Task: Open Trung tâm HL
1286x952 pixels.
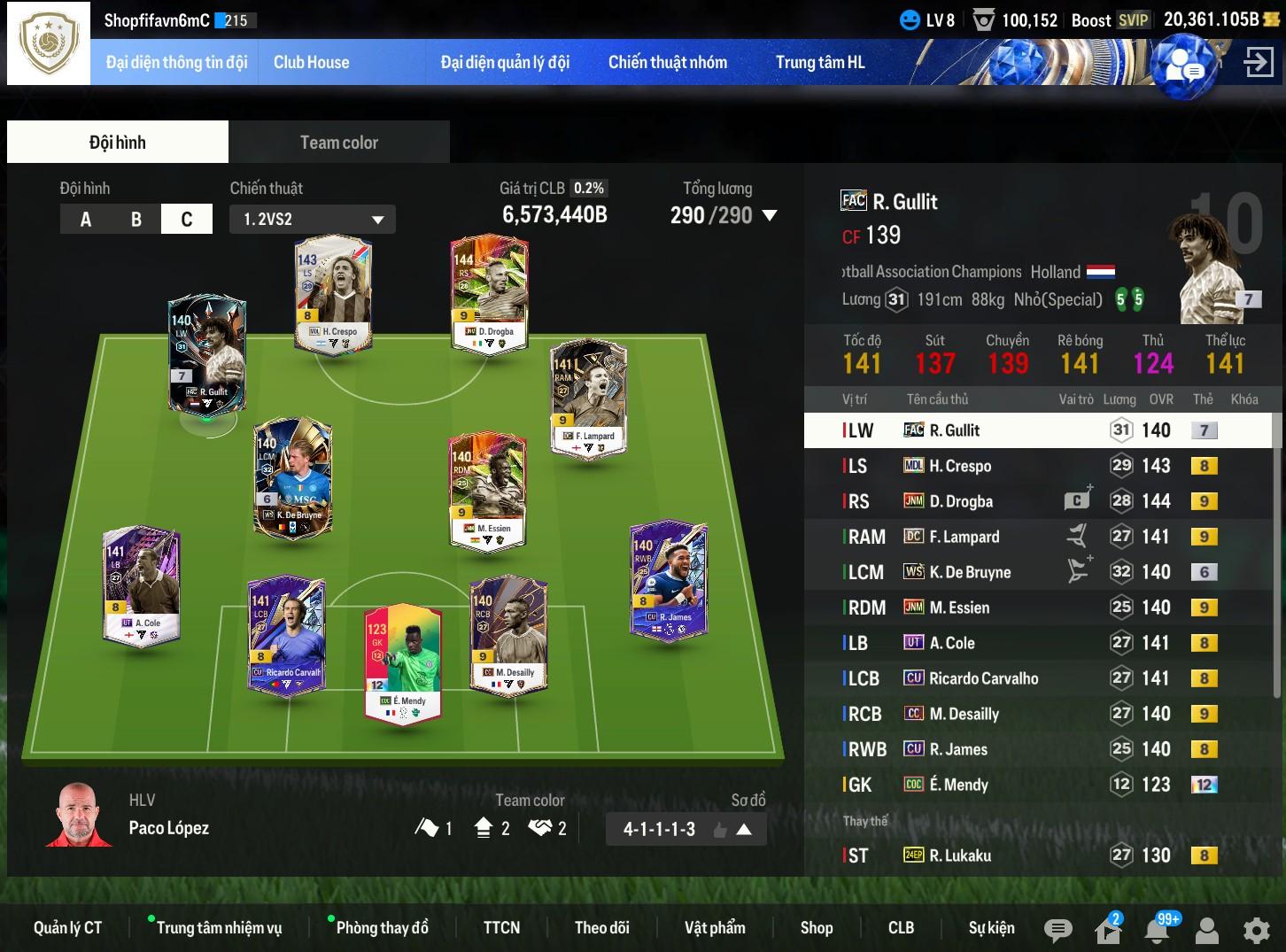Action: [x=820, y=63]
